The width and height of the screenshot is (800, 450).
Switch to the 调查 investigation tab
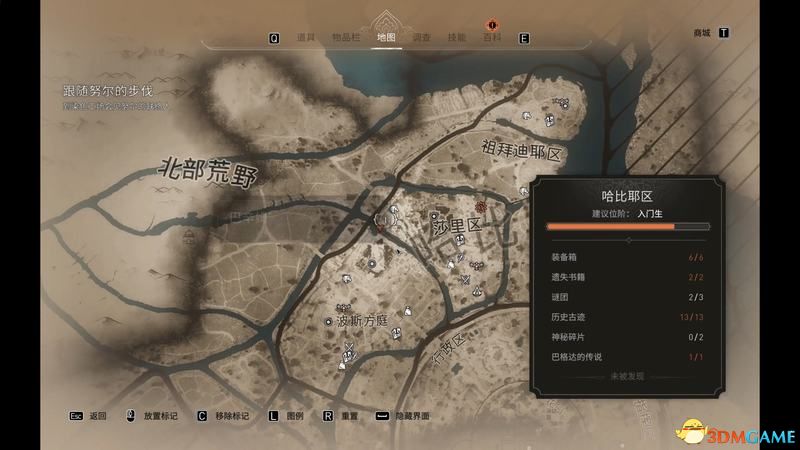pos(422,38)
